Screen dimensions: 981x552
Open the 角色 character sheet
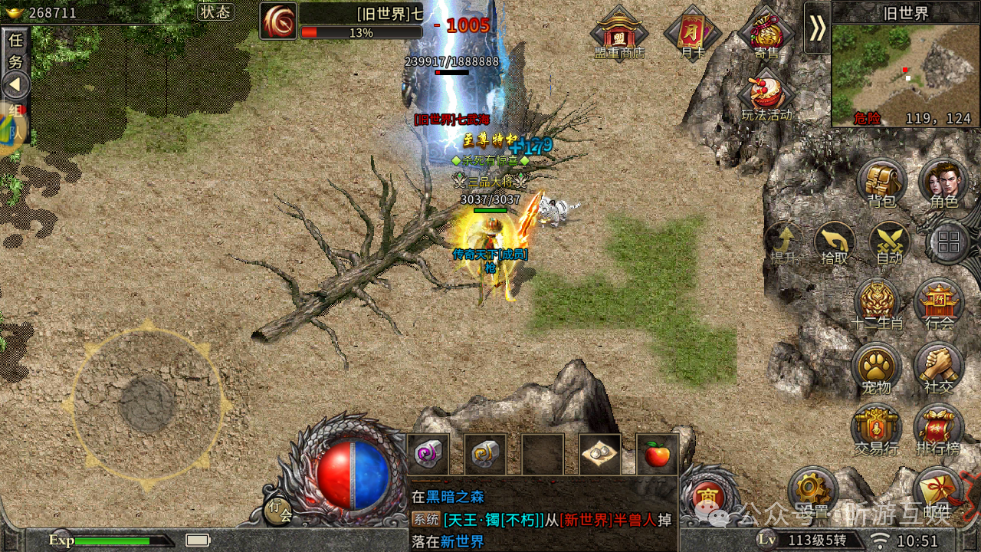click(x=943, y=184)
